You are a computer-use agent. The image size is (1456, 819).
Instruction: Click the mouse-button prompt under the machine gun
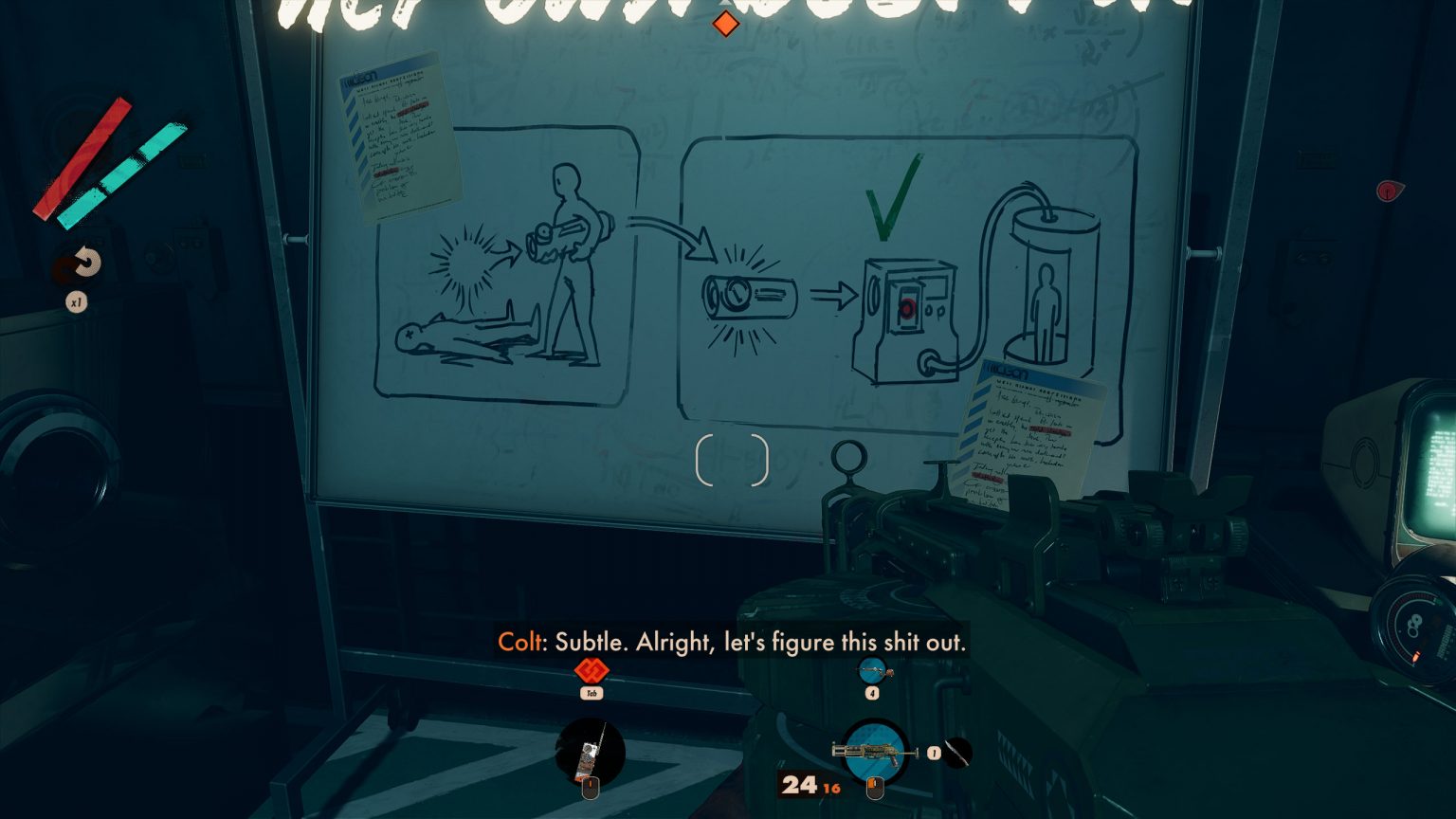874,786
